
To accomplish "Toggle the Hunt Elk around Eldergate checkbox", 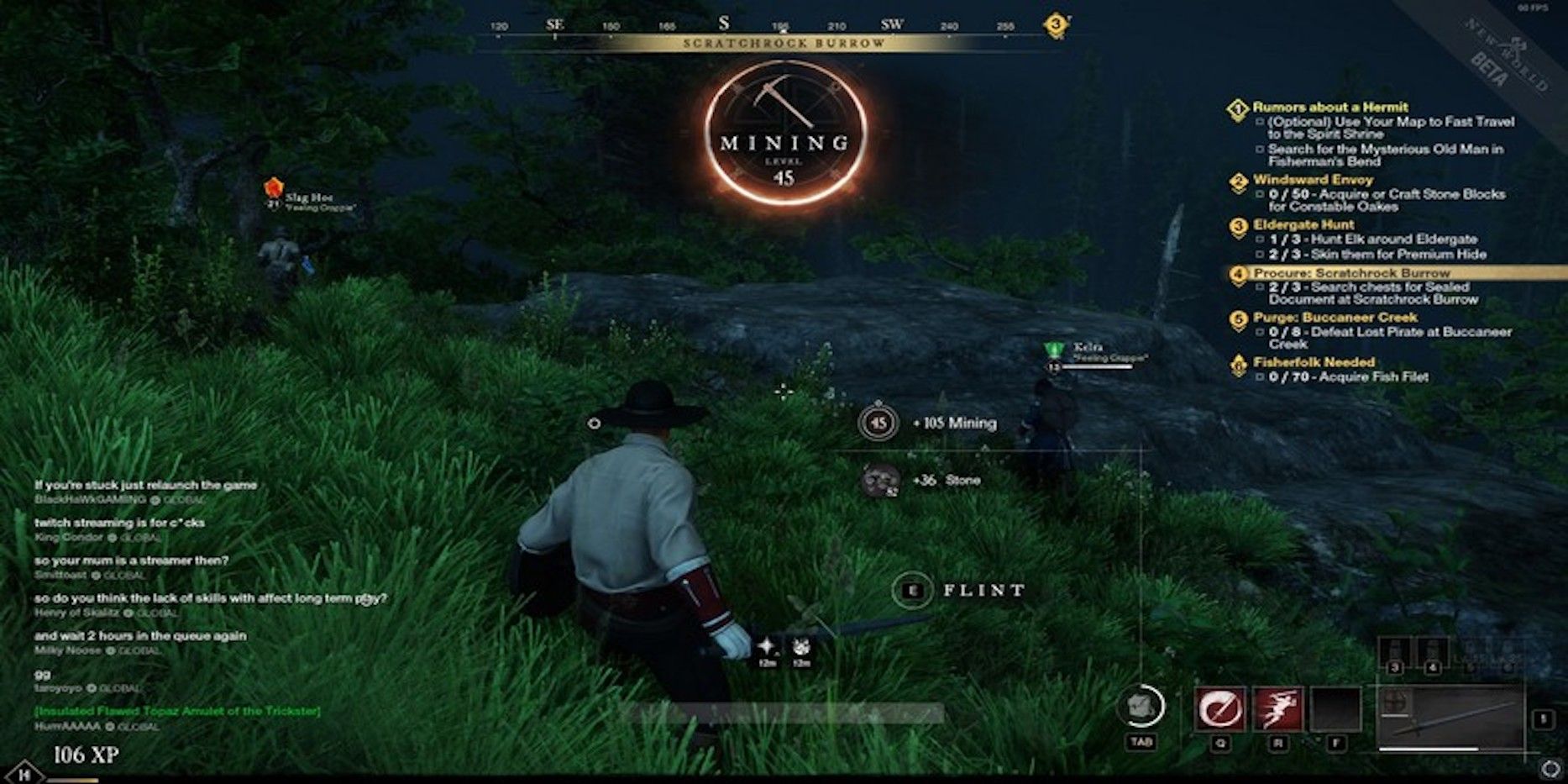I will (1259, 239).
